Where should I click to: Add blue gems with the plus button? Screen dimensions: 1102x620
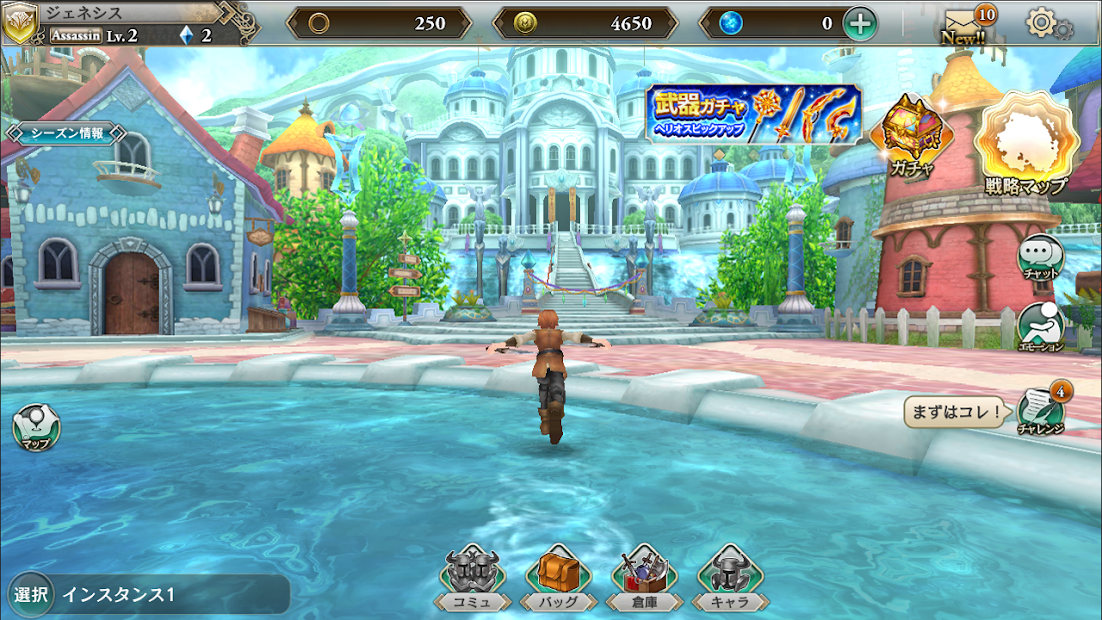[860, 23]
